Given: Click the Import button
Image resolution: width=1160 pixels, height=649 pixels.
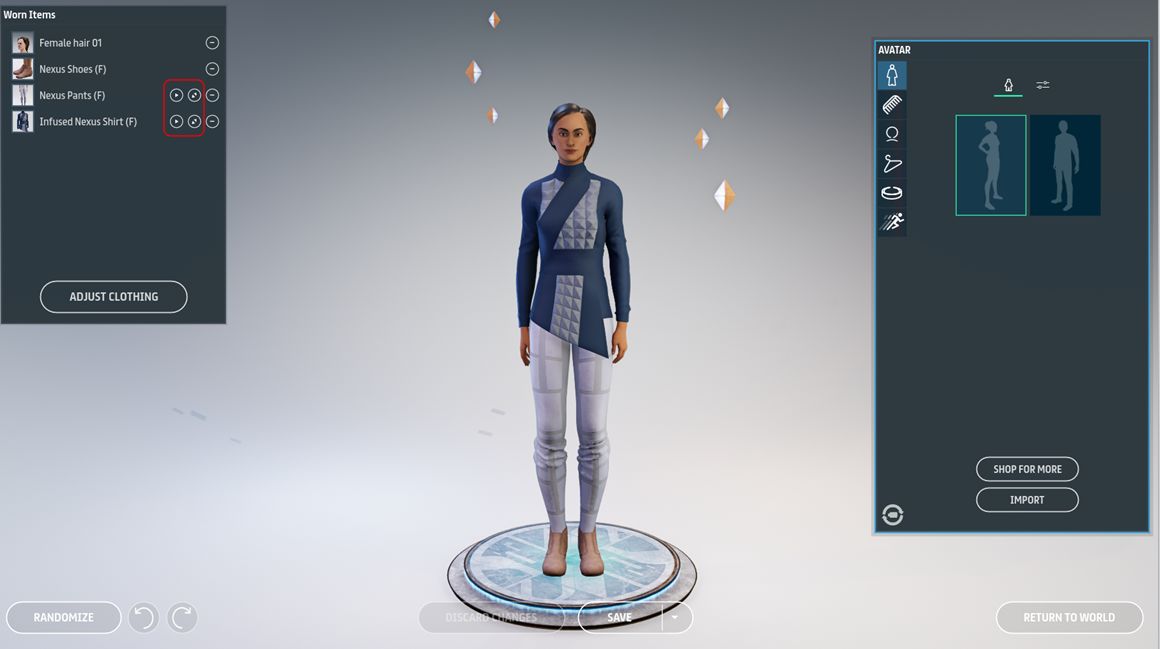Looking at the screenshot, I should (x=1027, y=499).
